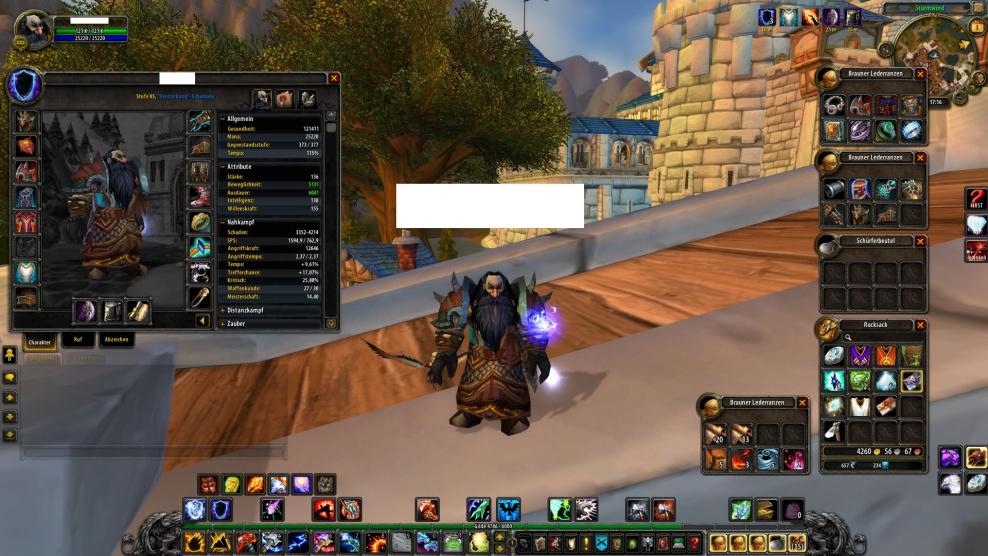
Task: Select the white shirt item in Rucksack
Action: [859, 405]
